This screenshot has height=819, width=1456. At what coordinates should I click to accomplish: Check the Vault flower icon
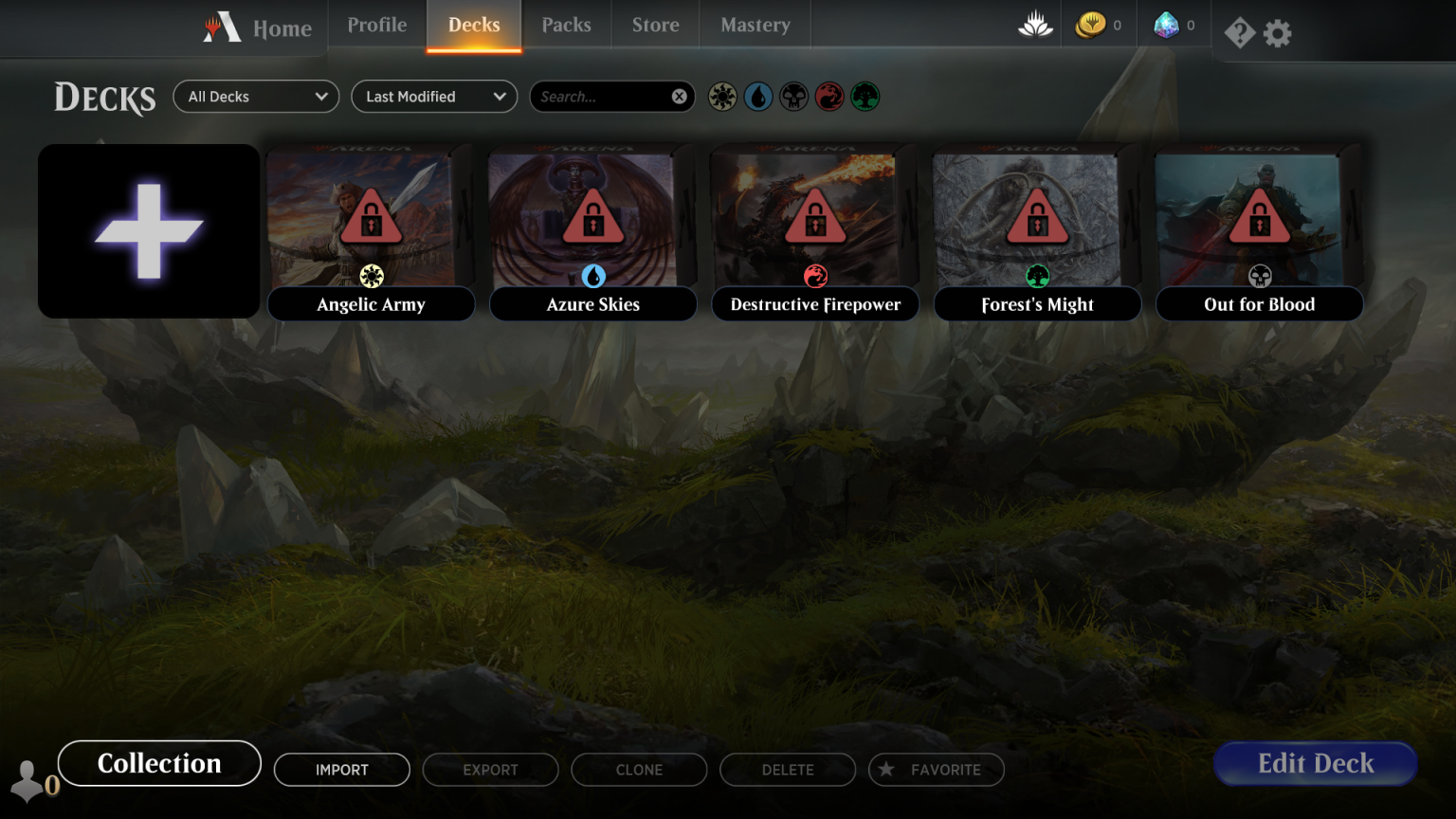tap(1035, 25)
